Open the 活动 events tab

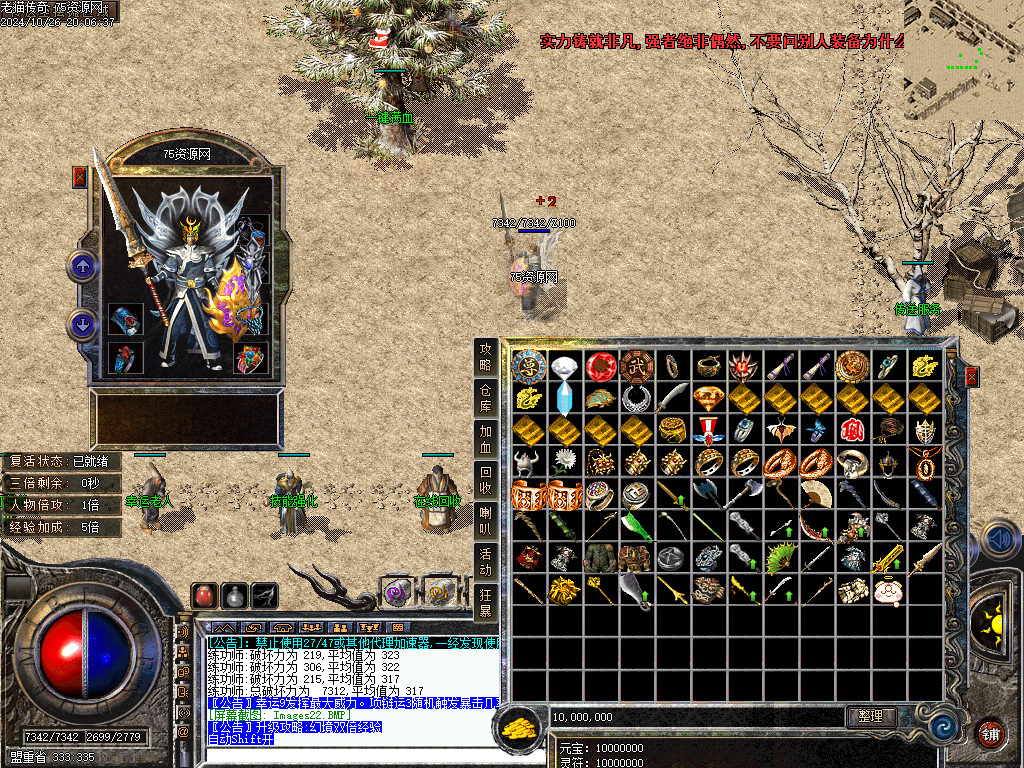coord(486,559)
